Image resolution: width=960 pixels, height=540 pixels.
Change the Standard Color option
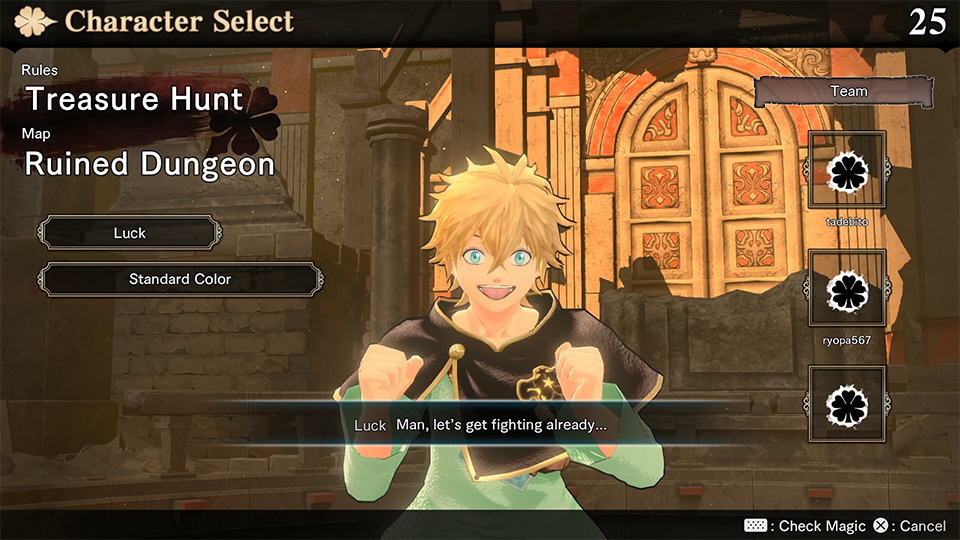coord(180,279)
